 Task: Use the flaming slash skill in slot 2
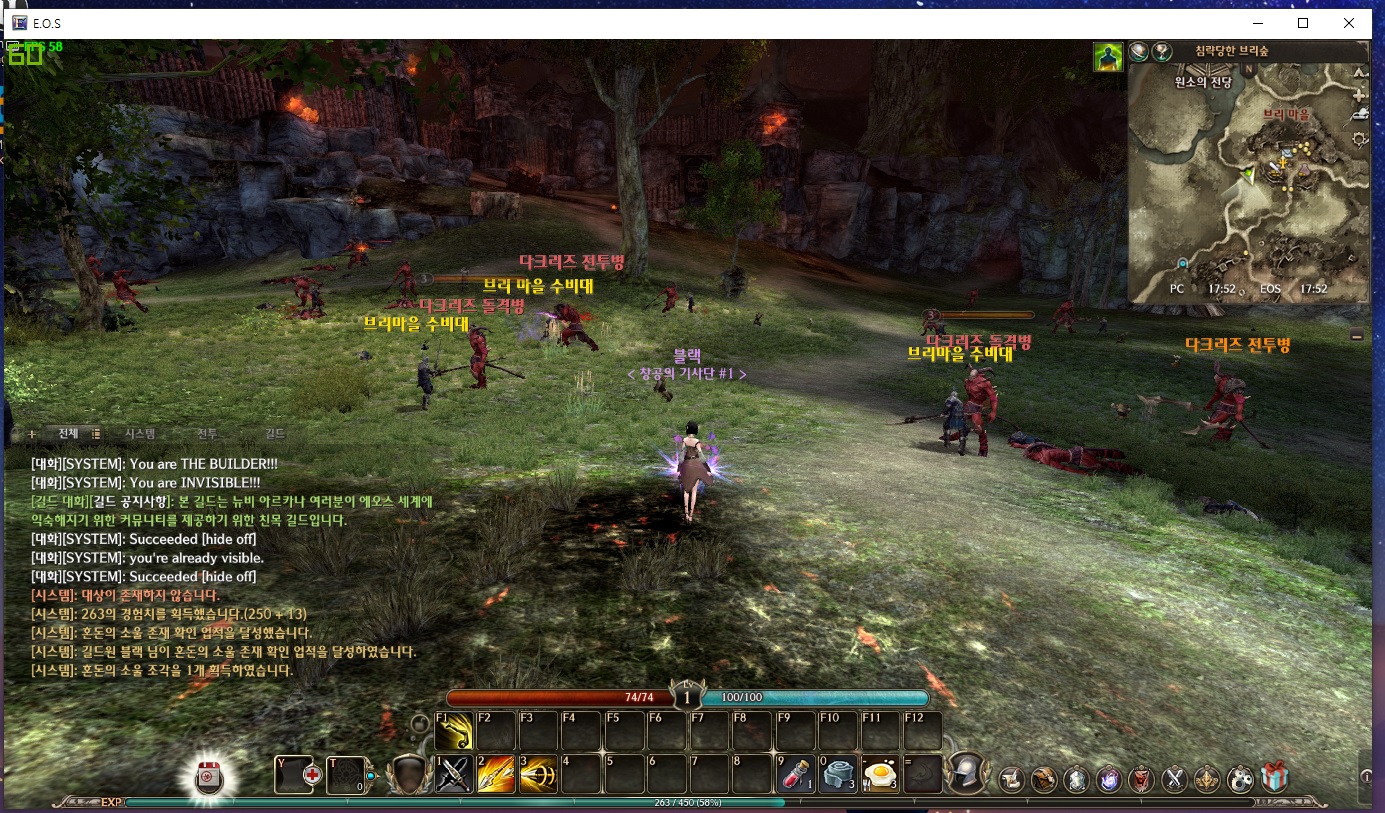coord(496,773)
